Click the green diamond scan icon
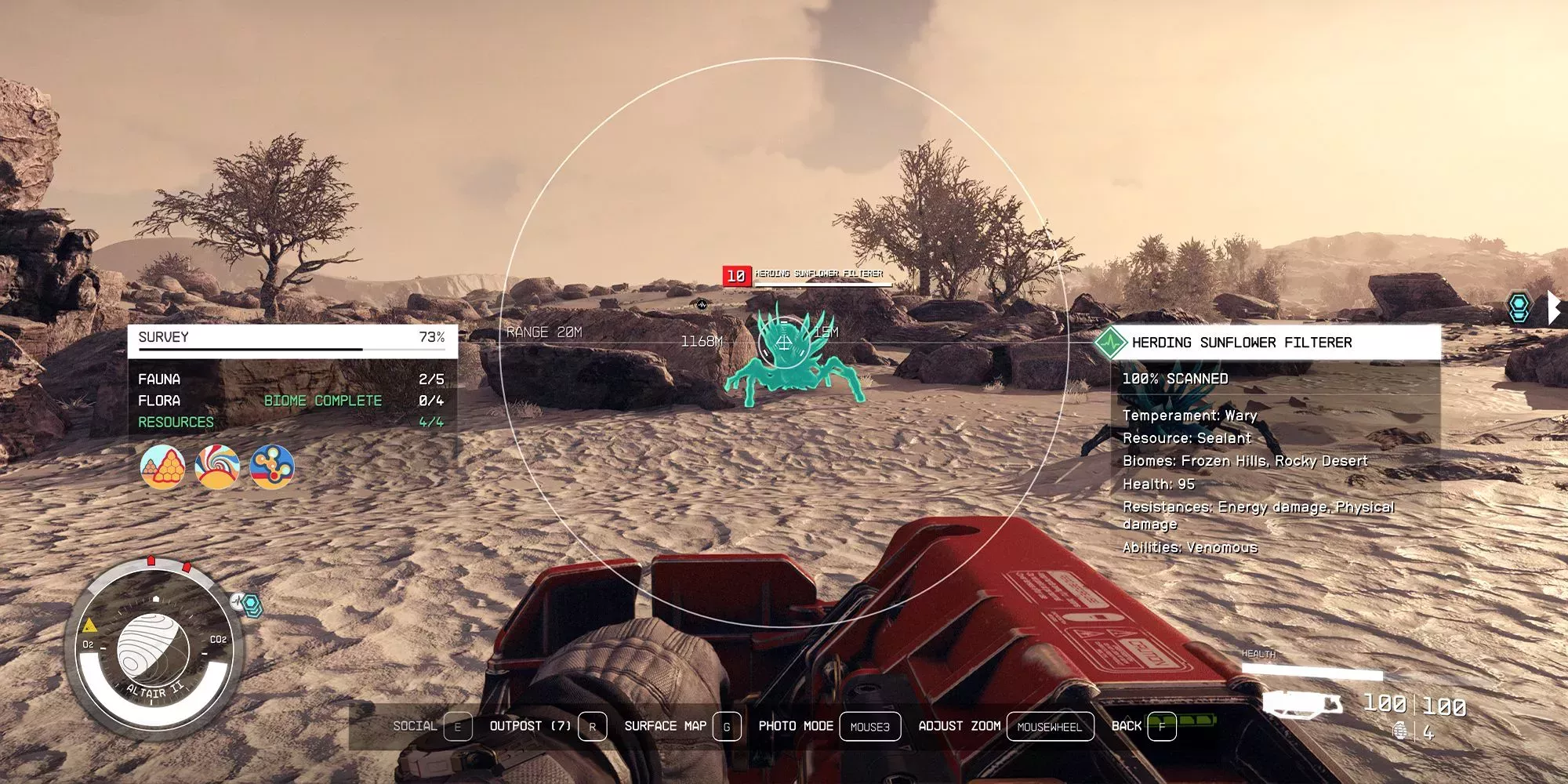This screenshot has width=1568, height=784. tap(1110, 343)
